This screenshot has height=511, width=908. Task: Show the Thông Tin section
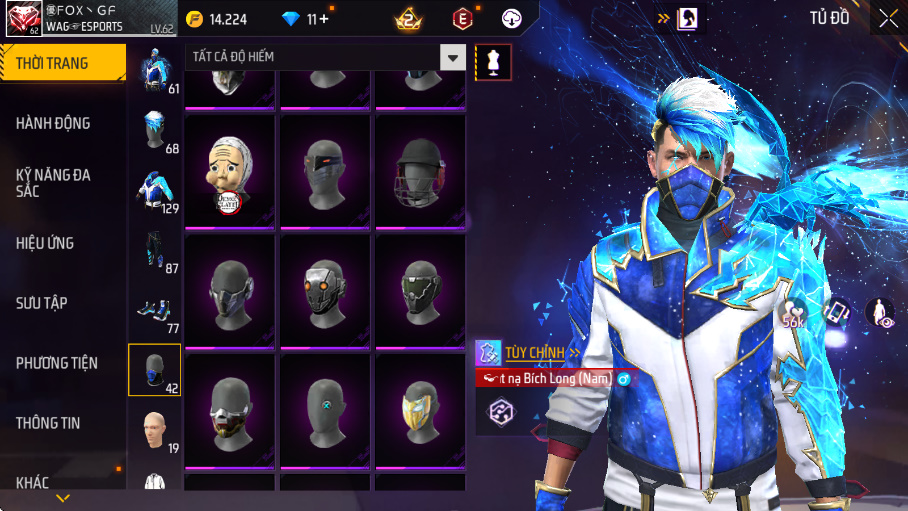tap(62, 423)
